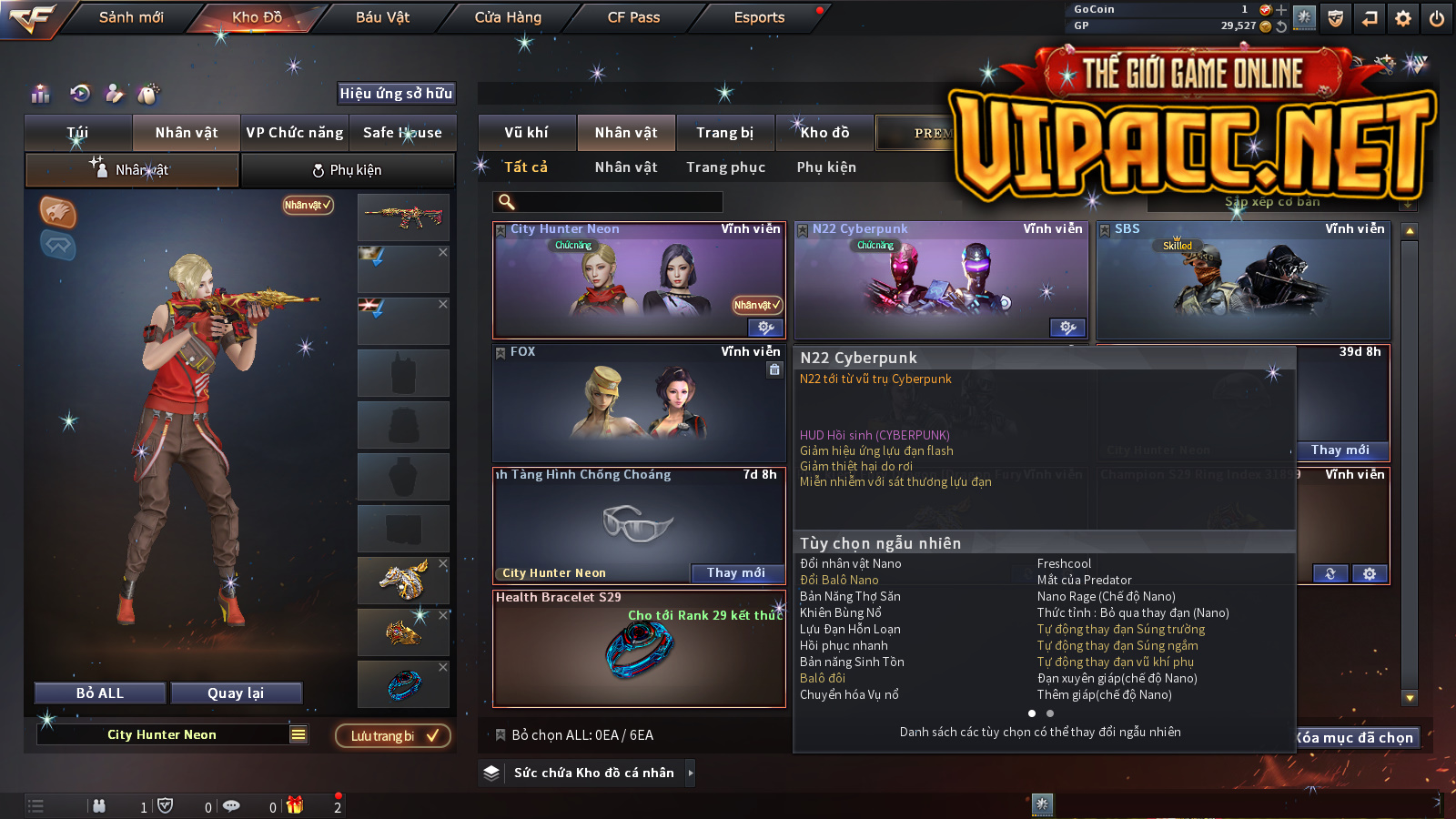The width and height of the screenshot is (1456, 819).
Task: Filter by Trang phục category
Action: pyautogui.click(x=725, y=167)
